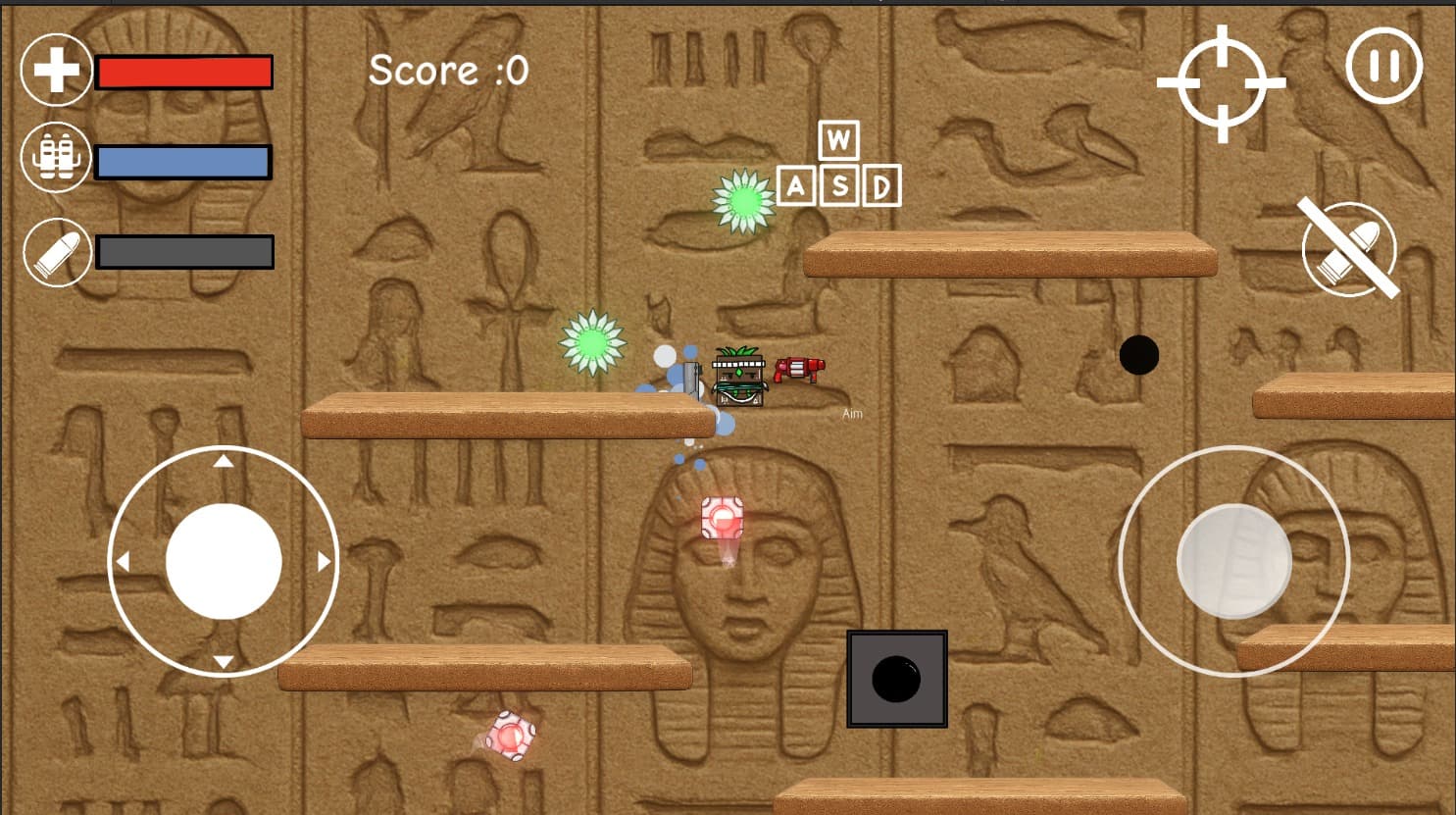This screenshot has width=1456, height=815.
Task: Collect the red gem near the bottom-left platform
Action: point(510,736)
